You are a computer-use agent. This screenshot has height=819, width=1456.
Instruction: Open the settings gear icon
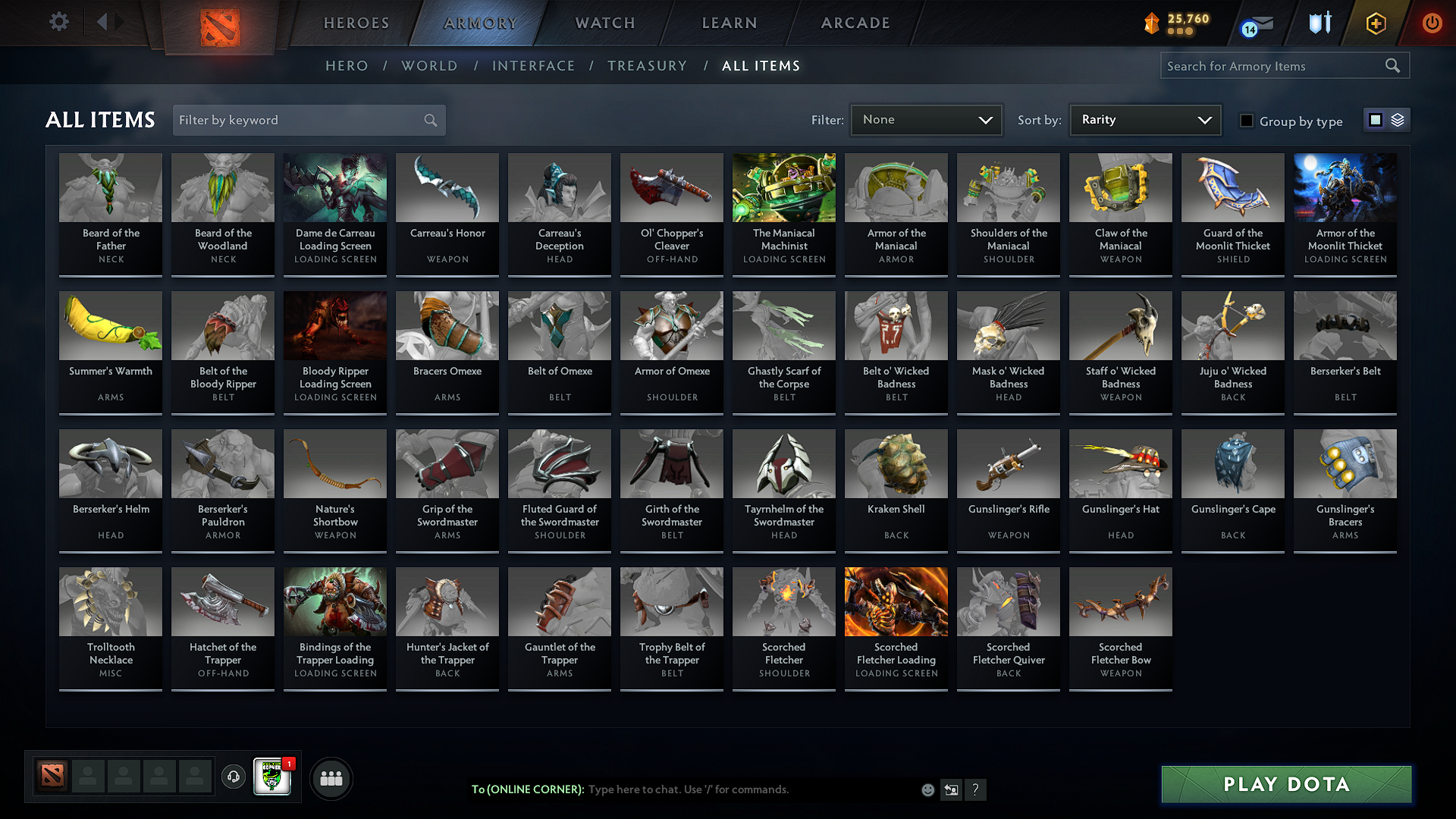pos(58,22)
